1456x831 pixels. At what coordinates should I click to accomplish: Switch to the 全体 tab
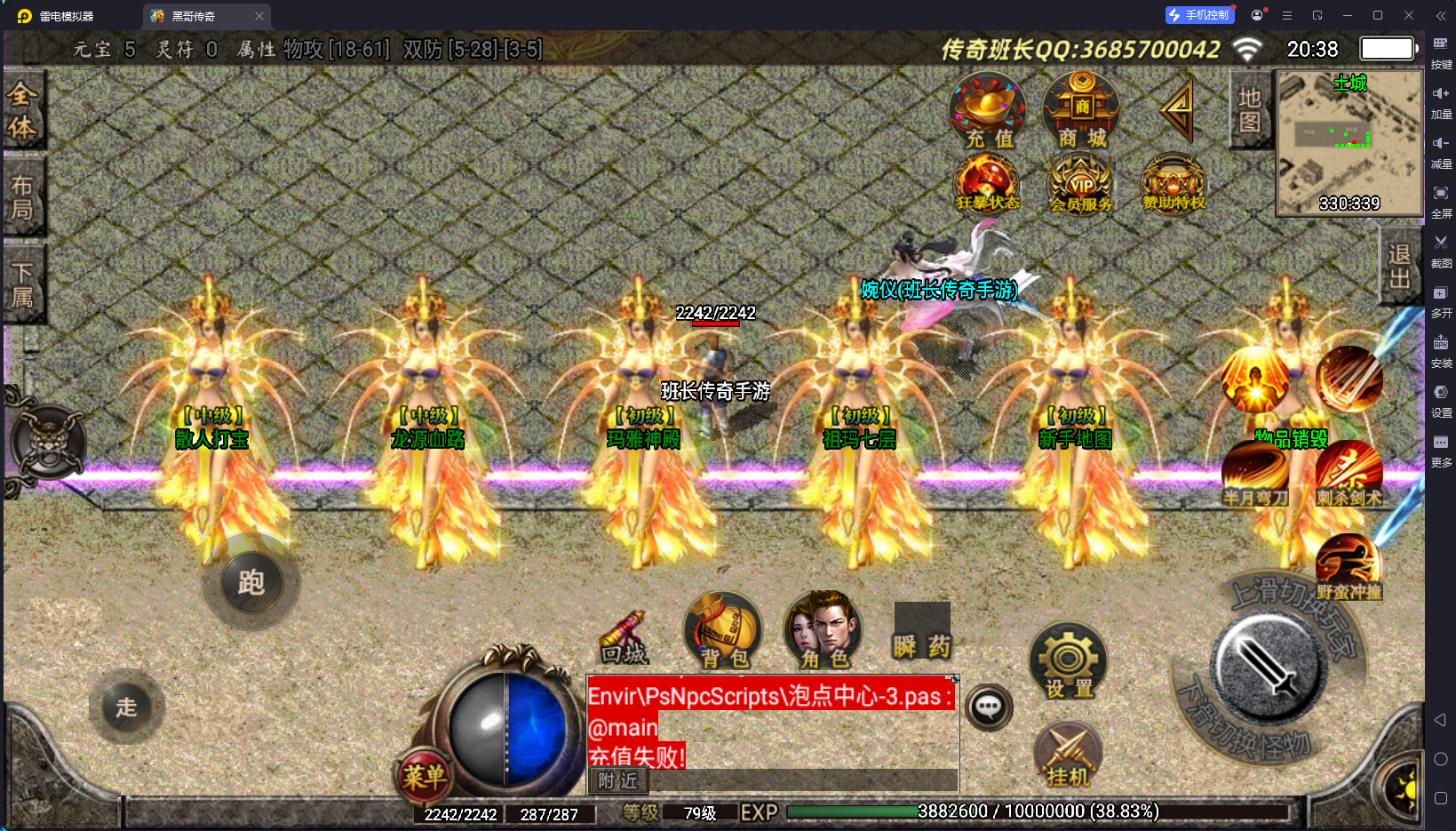[x=22, y=110]
